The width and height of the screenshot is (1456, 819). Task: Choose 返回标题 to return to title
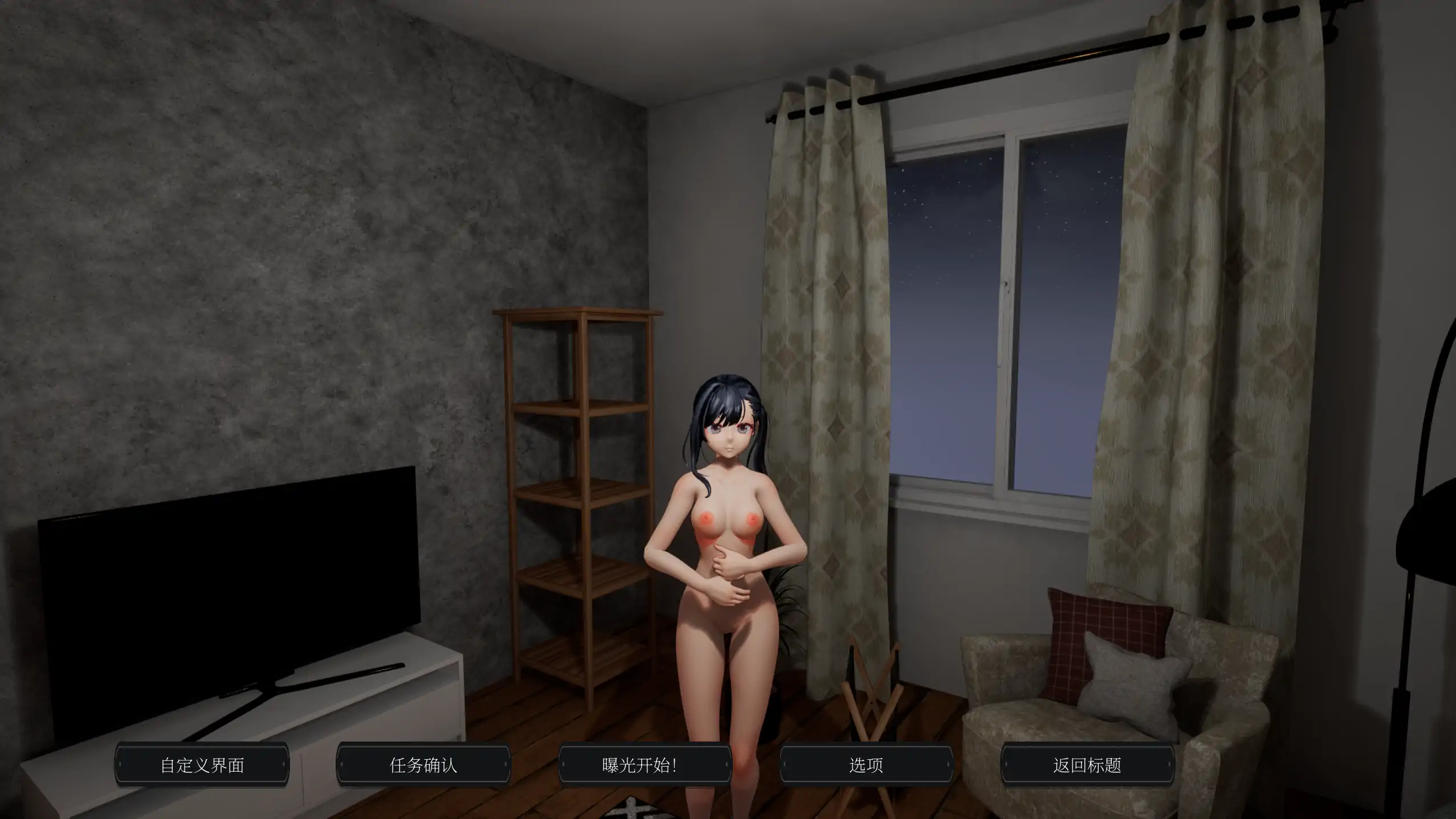click(x=1087, y=765)
